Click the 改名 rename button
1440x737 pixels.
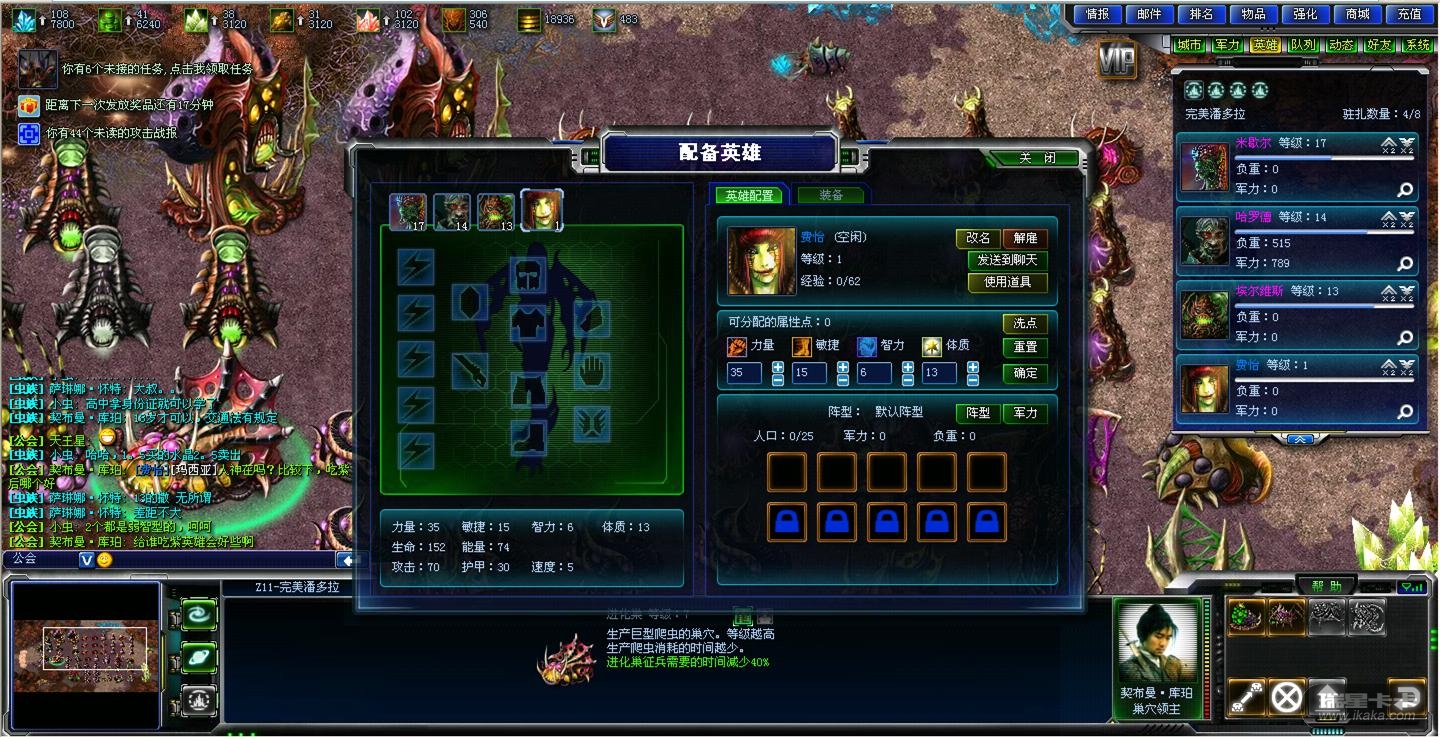point(978,238)
